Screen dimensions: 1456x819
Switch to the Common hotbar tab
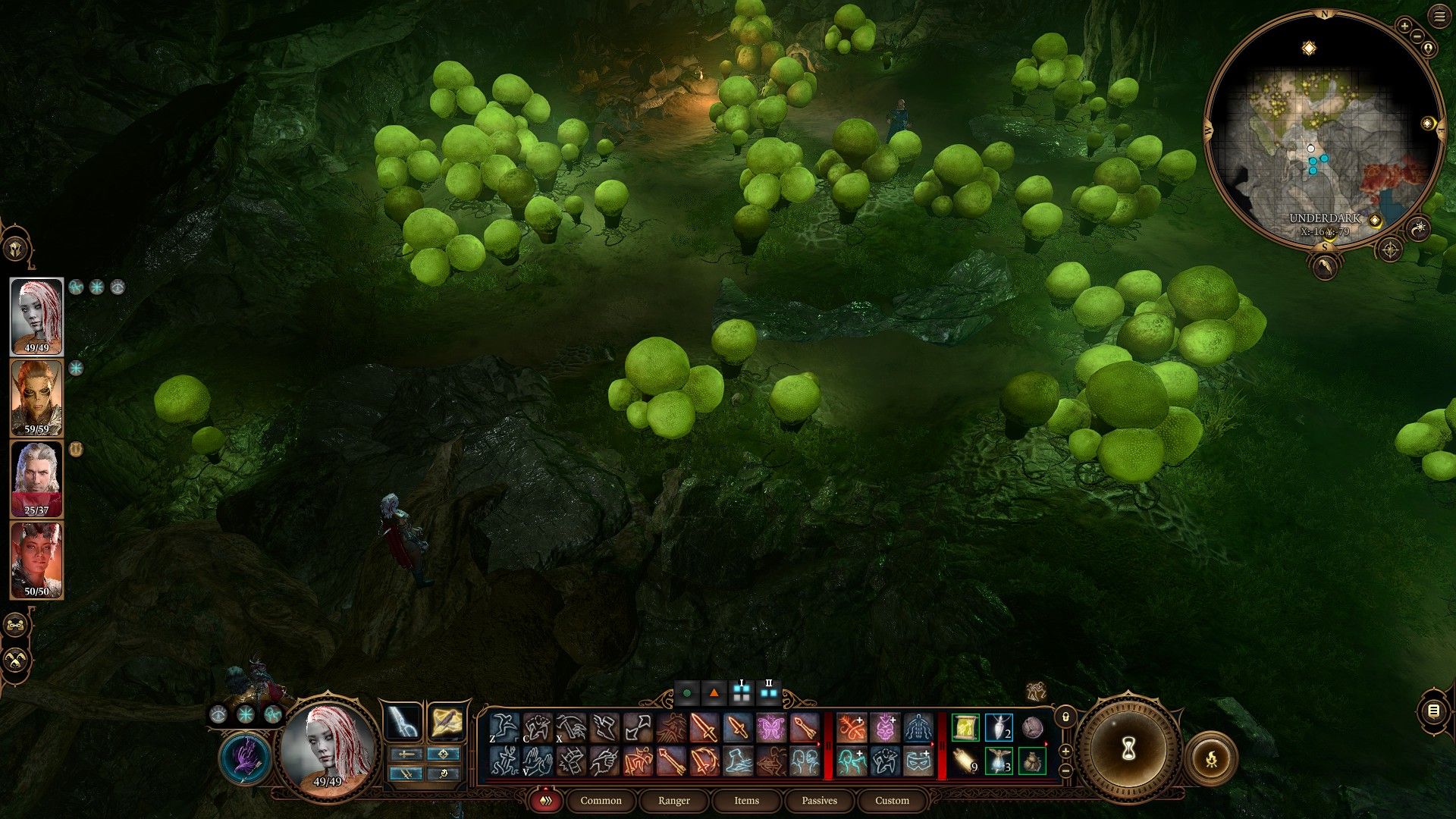click(601, 801)
